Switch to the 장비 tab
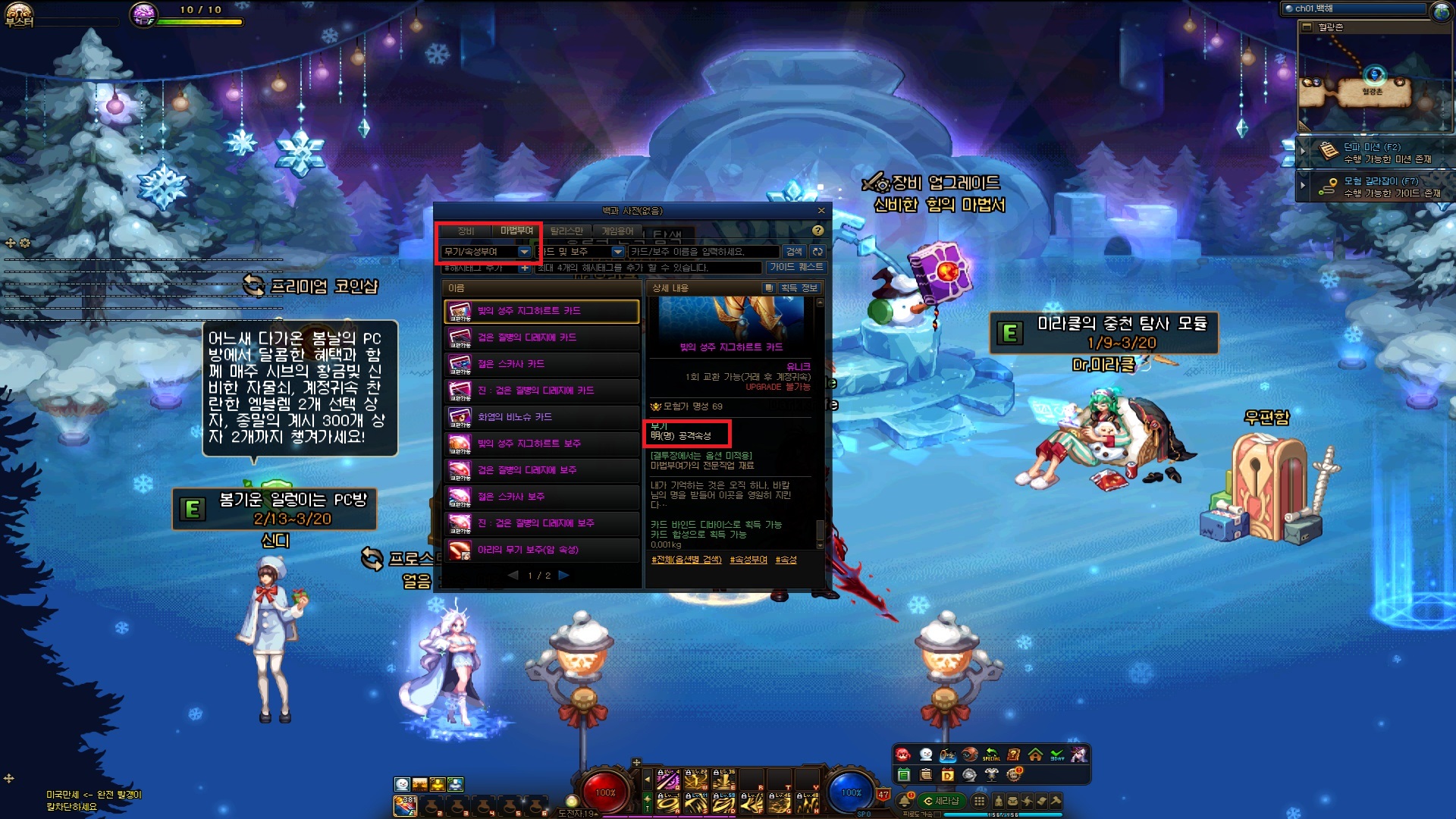1456x819 pixels. click(465, 231)
